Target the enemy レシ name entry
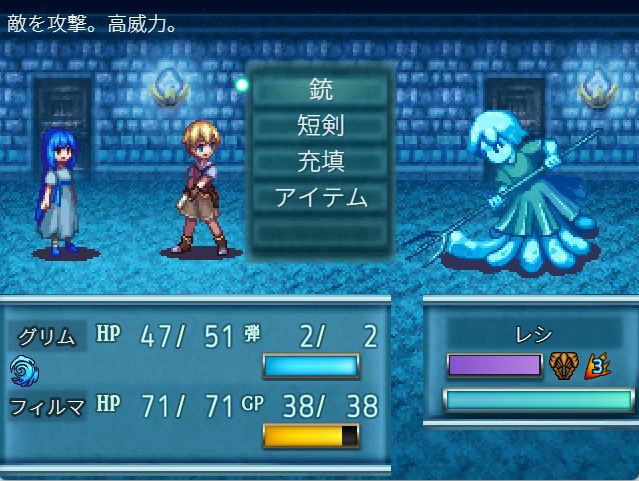Image resolution: width=639 pixels, height=481 pixels. click(530, 335)
